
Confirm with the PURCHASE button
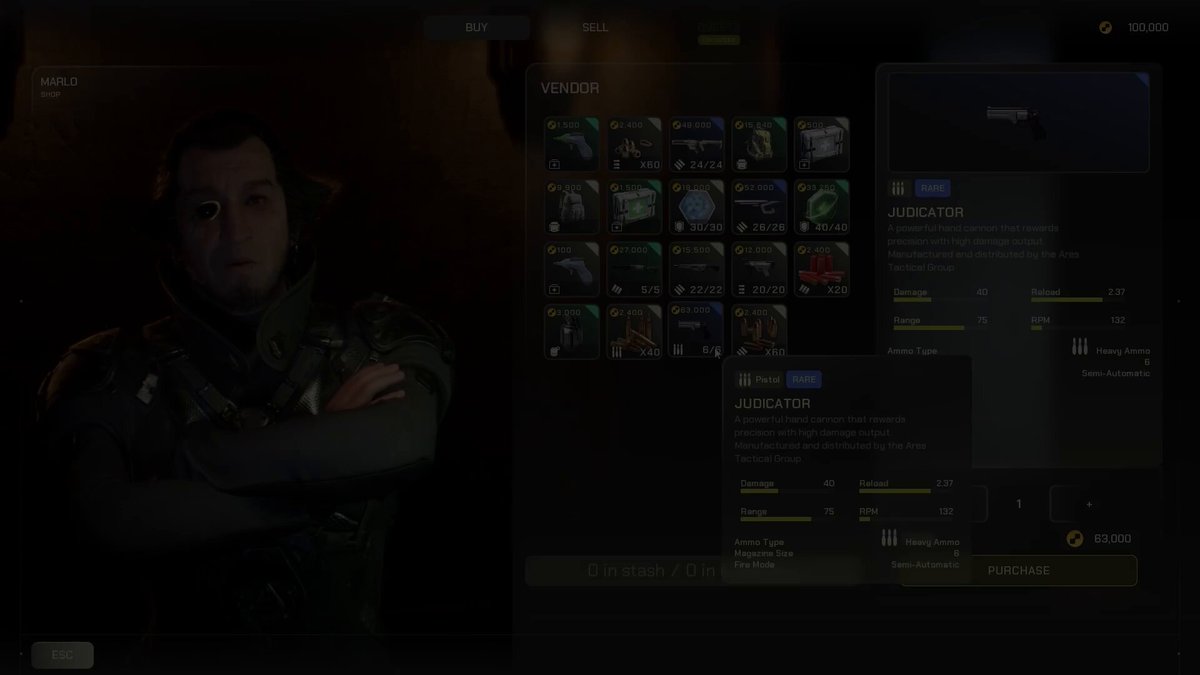1018,570
